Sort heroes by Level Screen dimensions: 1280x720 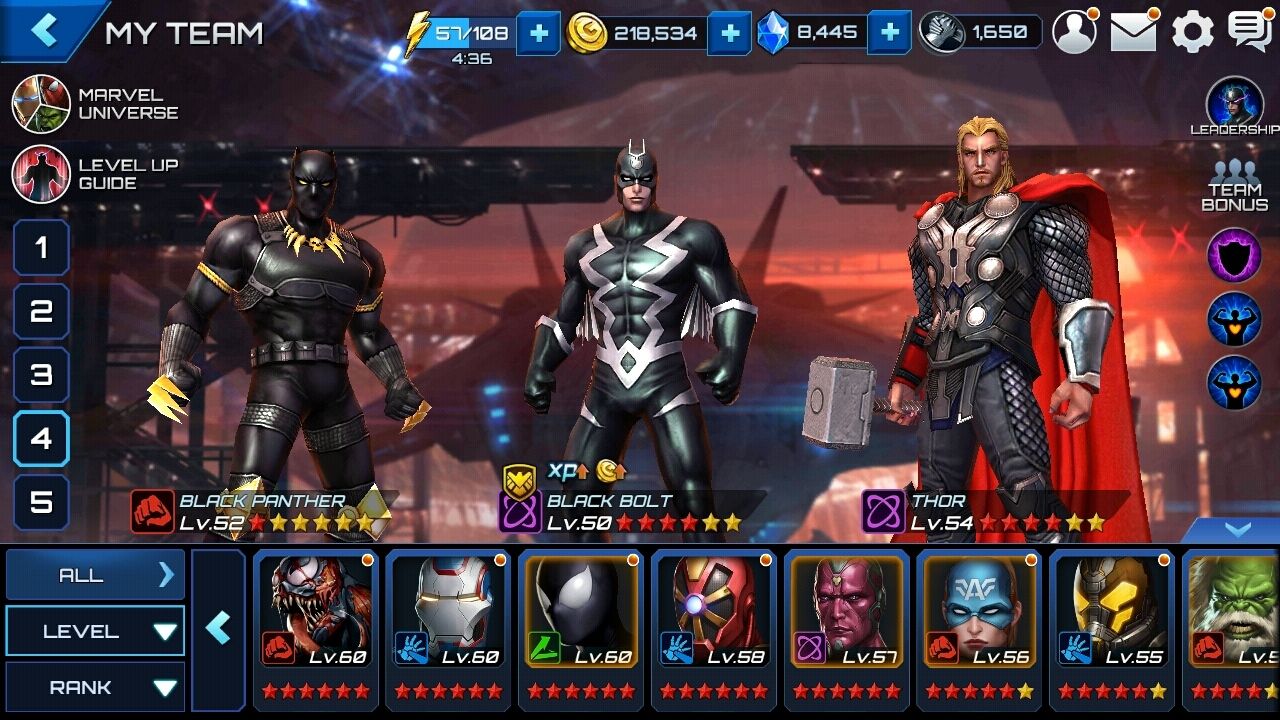(95, 631)
